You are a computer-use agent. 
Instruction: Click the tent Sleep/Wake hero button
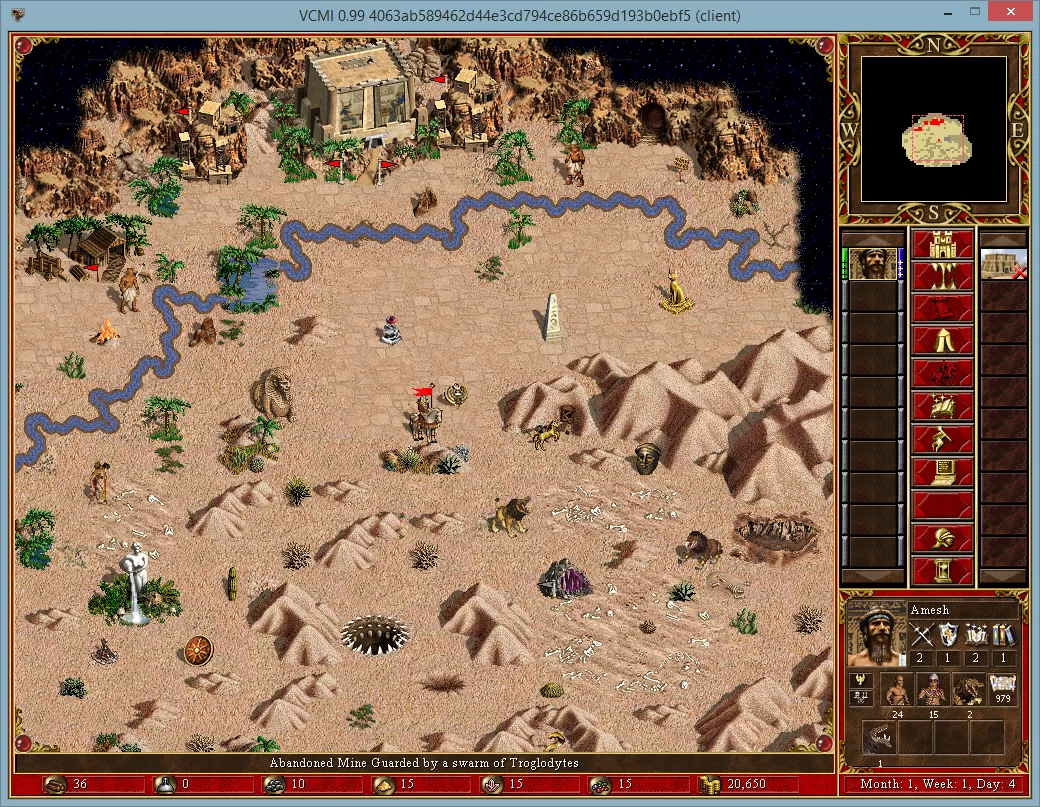pos(943,342)
